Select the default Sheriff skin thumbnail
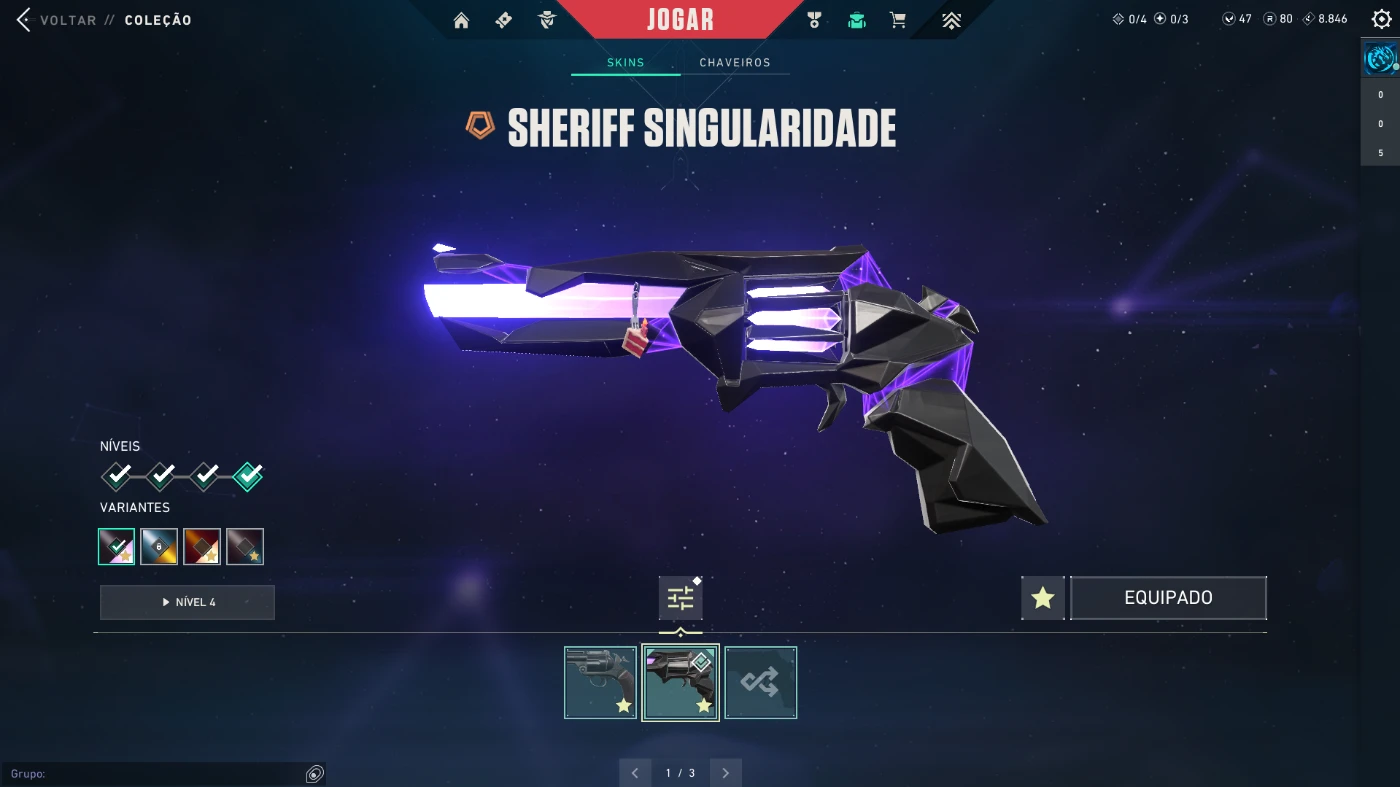The width and height of the screenshot is (1400, 787). [x=600, y=682]
